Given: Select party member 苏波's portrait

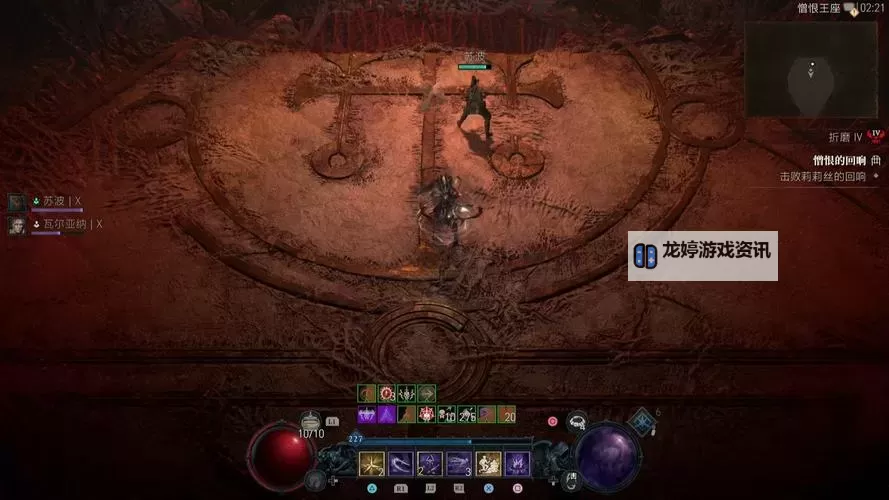Looking at the screenshot, I should point(17,202).
